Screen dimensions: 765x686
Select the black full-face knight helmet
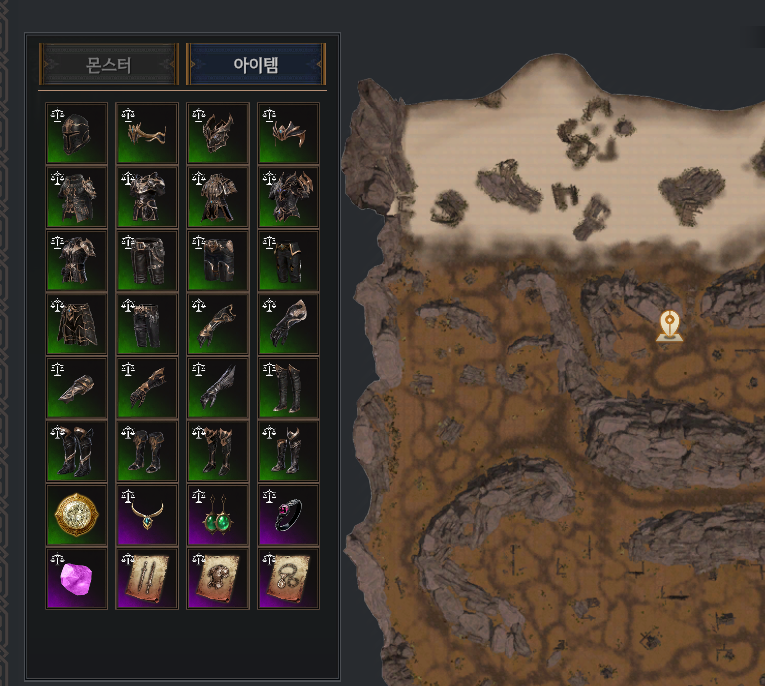[x=77, y=133]
